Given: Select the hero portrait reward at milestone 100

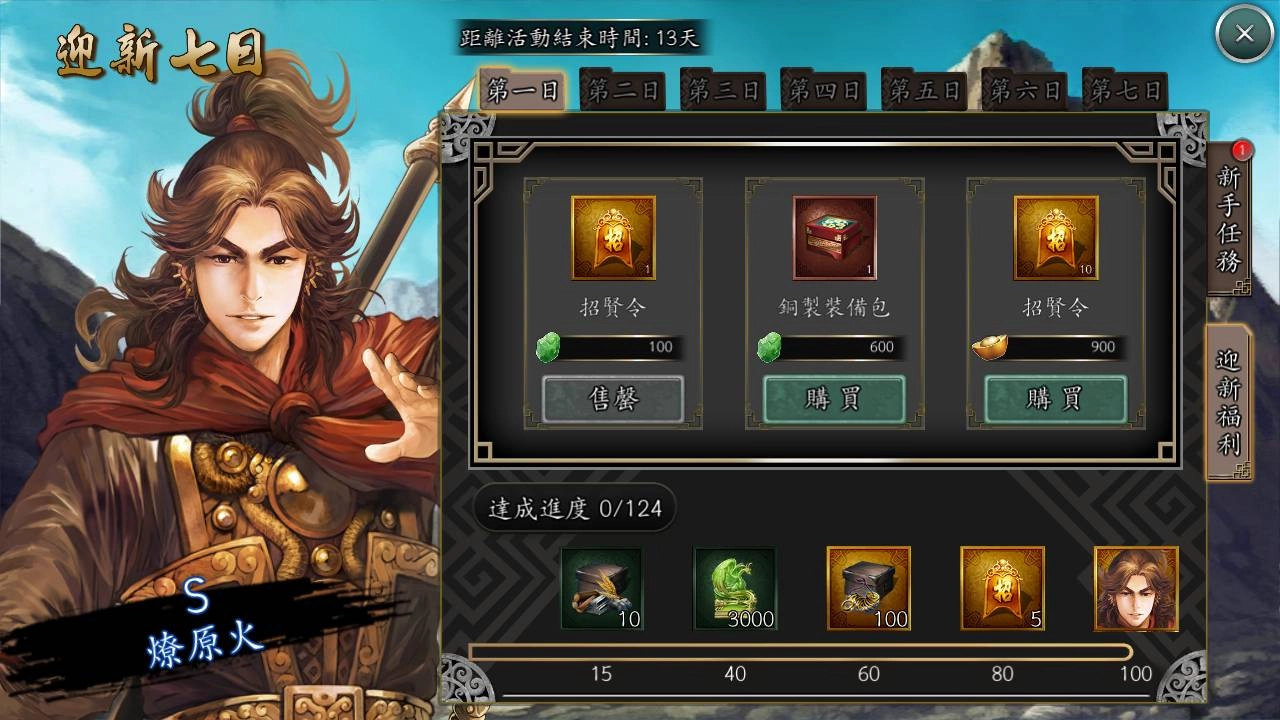Looking at the screenshot, I should 1136,589.
